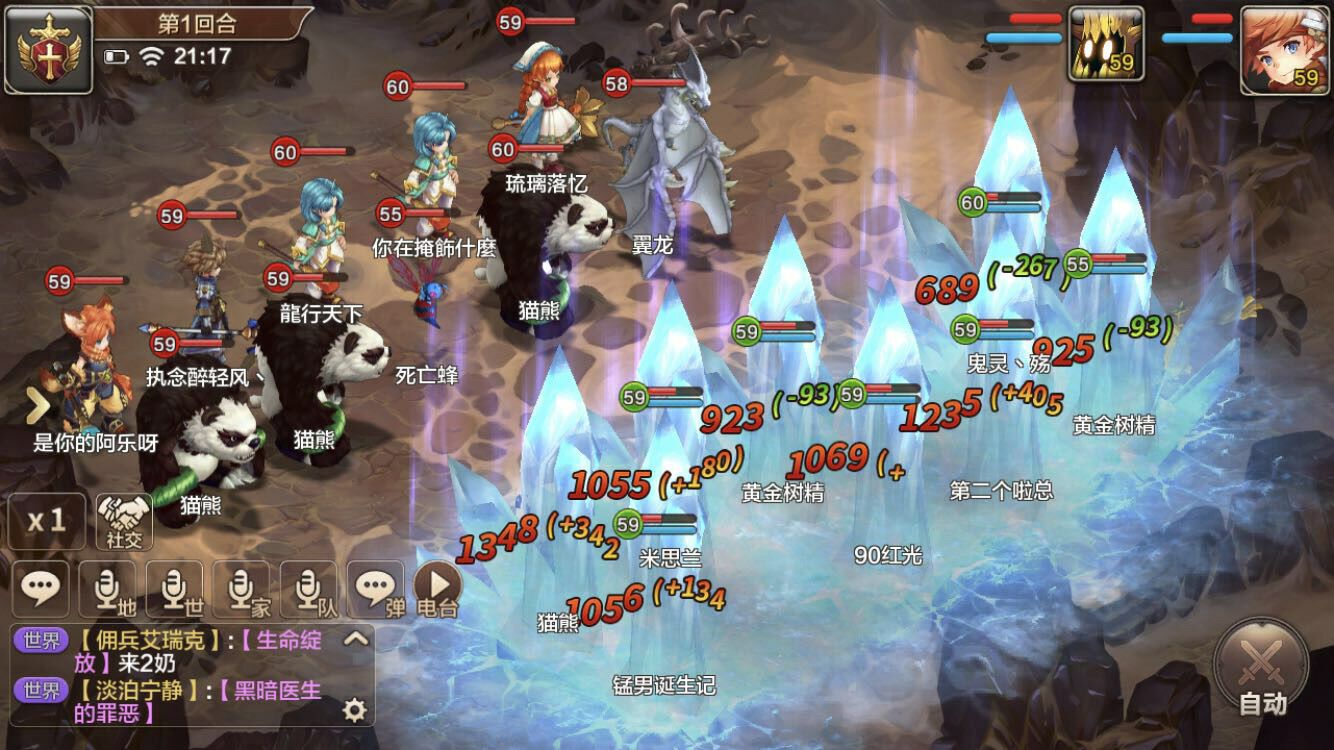Open chat settings gear icon
Screen dimensions: 1334x750
(354, 710)
